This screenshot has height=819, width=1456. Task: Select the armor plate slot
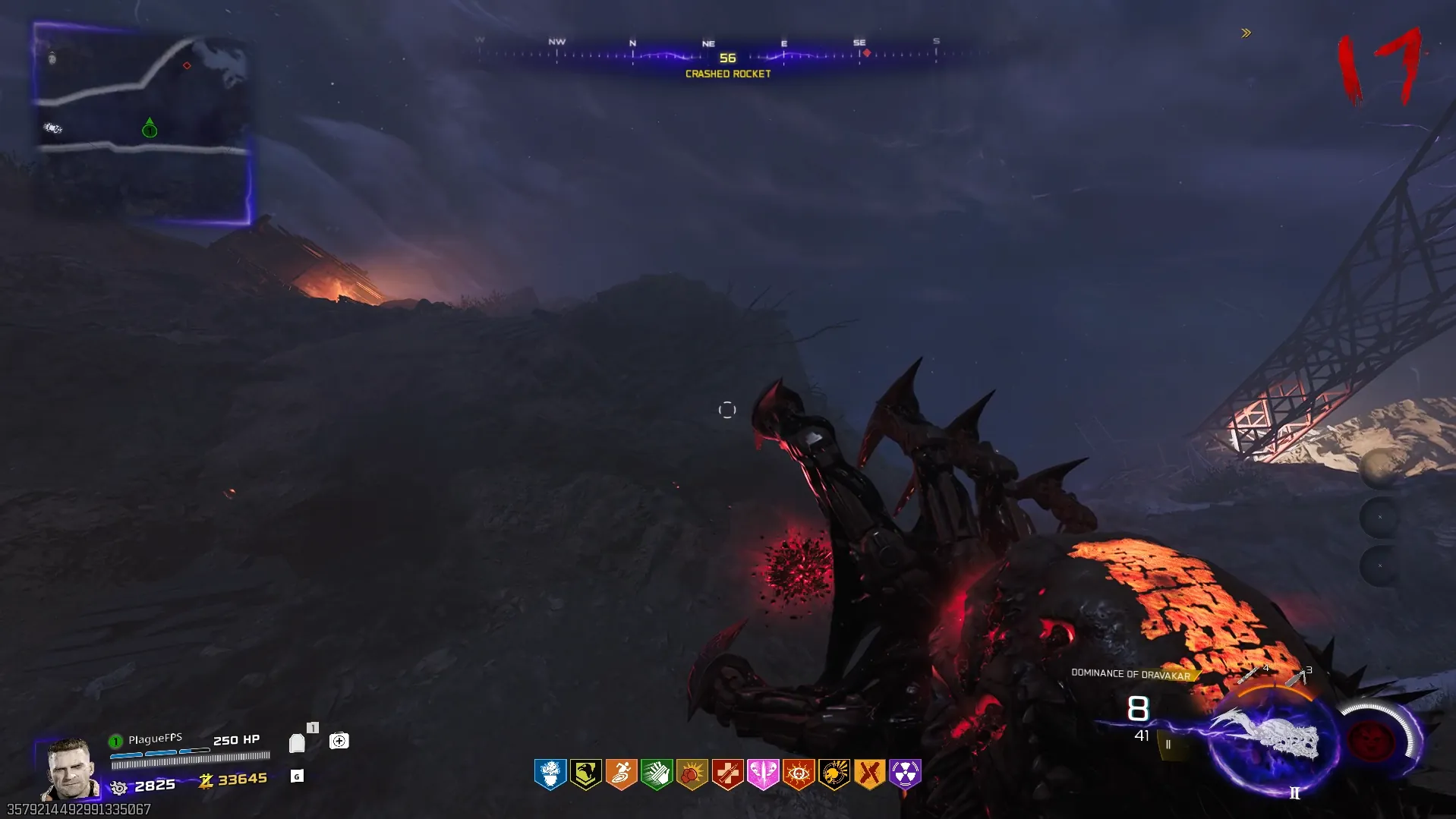coord(297,742)
